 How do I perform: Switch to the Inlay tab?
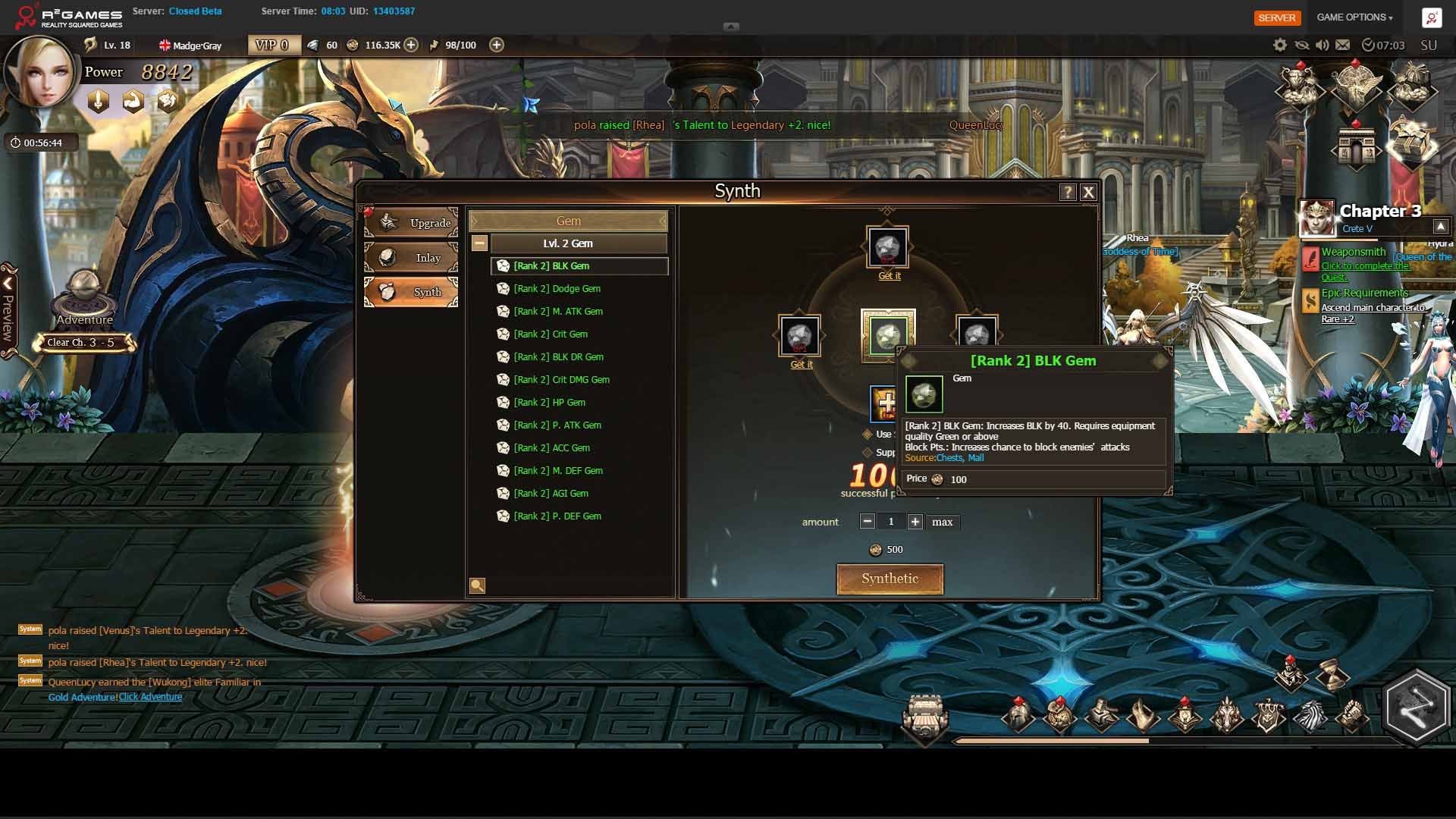(411, 258)
